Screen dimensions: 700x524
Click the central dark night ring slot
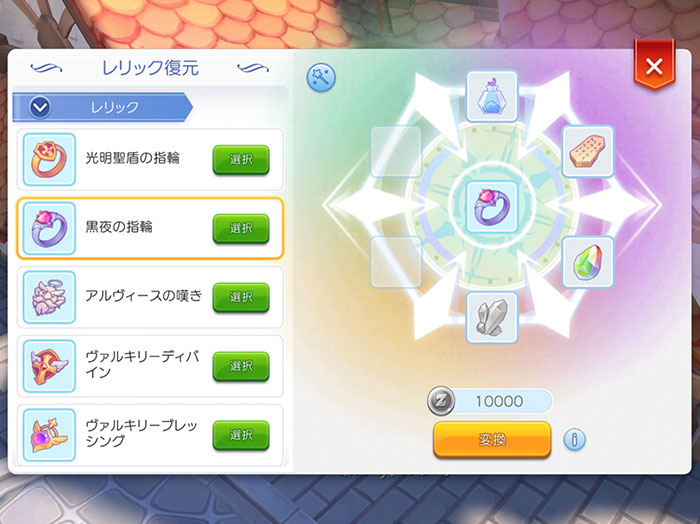tap(492, 206)
